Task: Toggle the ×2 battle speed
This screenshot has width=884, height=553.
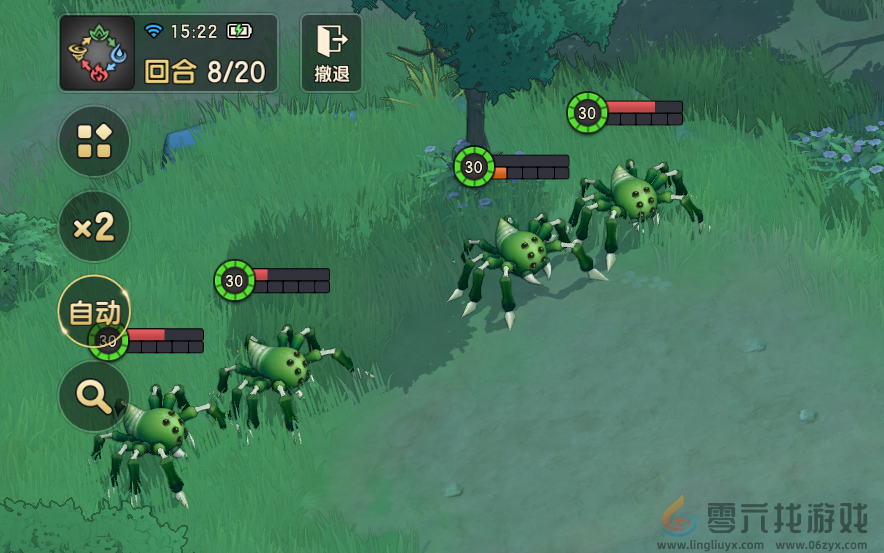Action: pyautogui.click(x=94, y=227)
